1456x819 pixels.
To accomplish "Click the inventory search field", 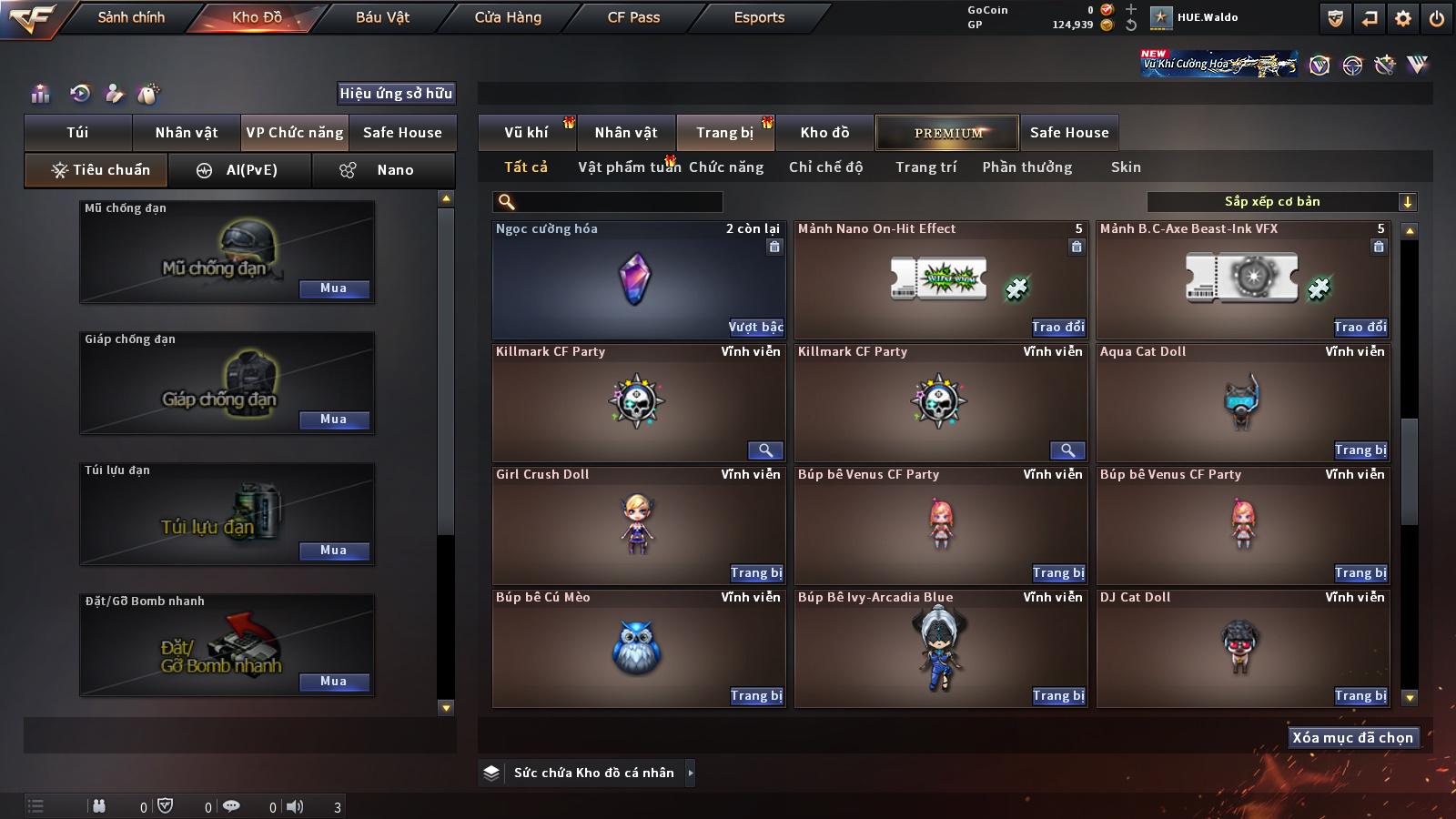I will click(608, 202).
